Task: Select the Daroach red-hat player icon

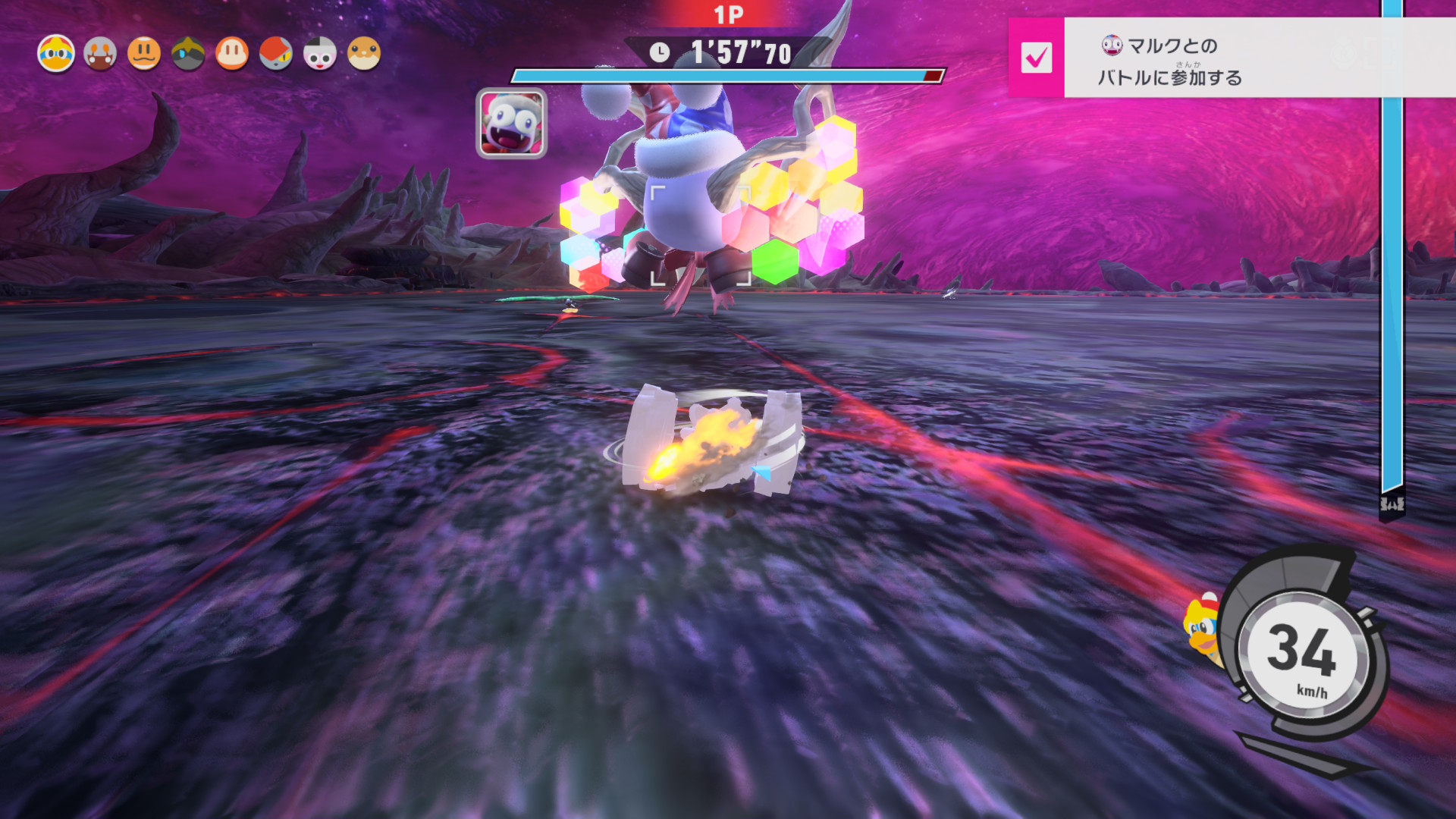Action: pos(276,54)
